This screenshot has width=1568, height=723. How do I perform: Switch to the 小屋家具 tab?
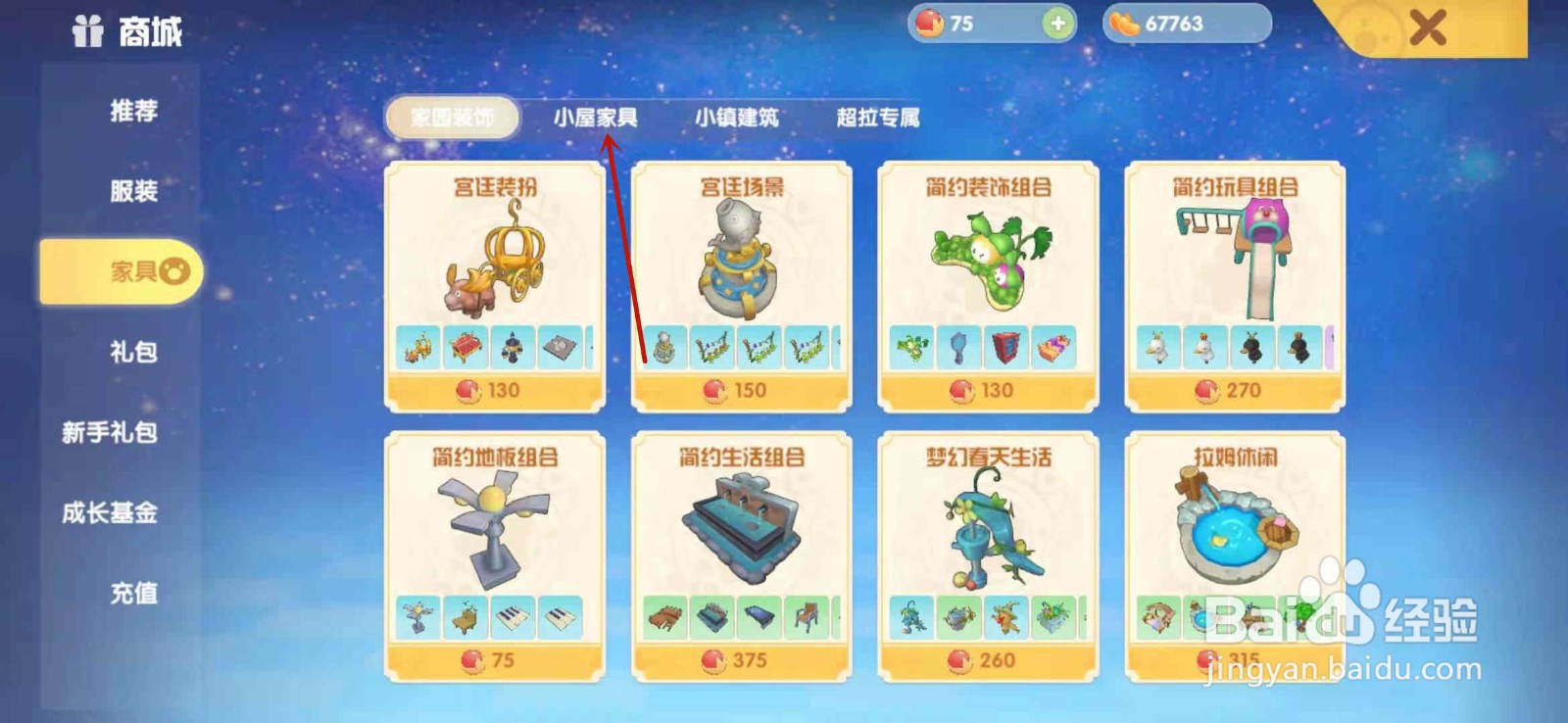click(599, 116)
